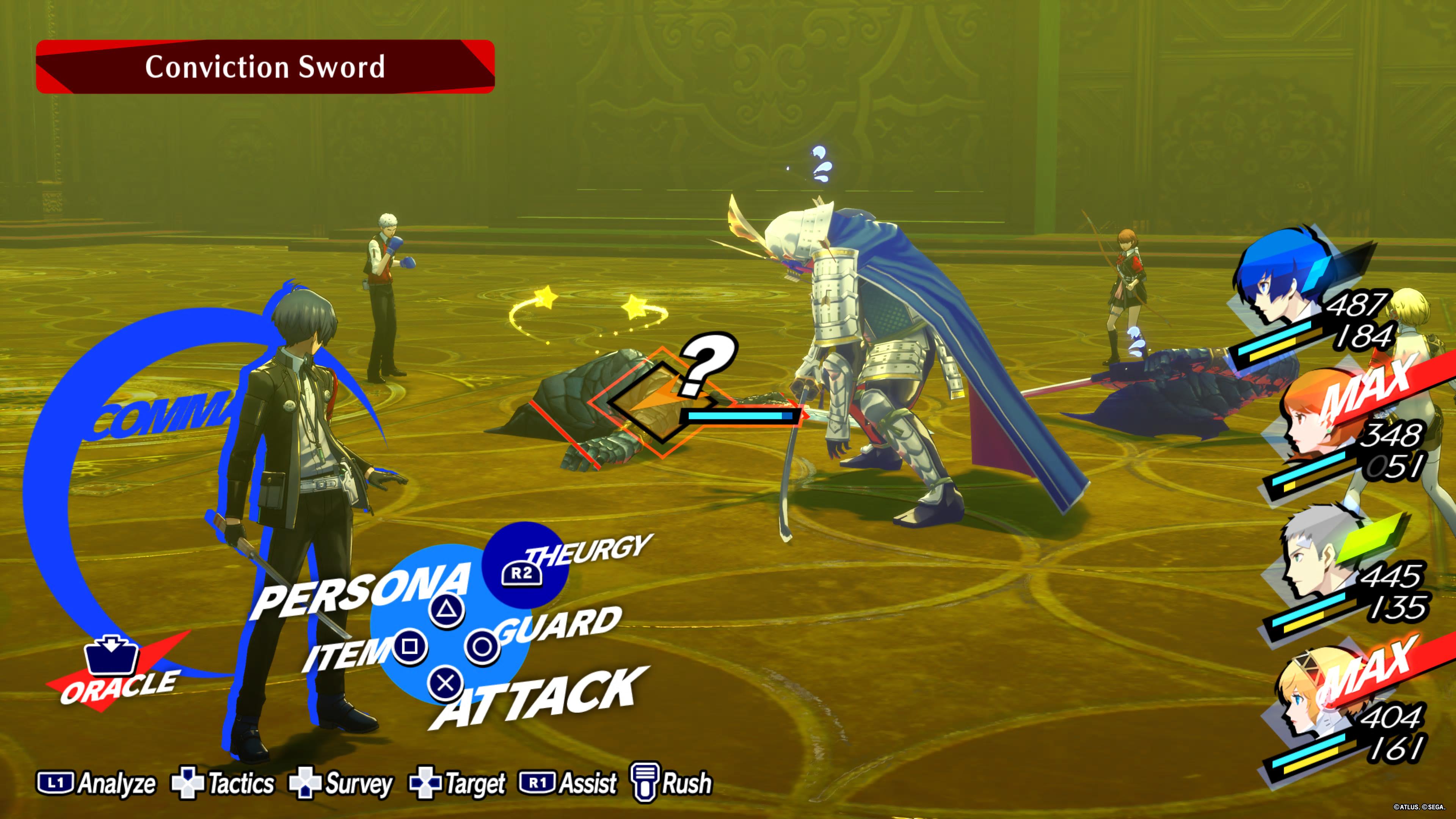Activate the THEURGY command
This screenshot has height=819, width=1456.
588,551
